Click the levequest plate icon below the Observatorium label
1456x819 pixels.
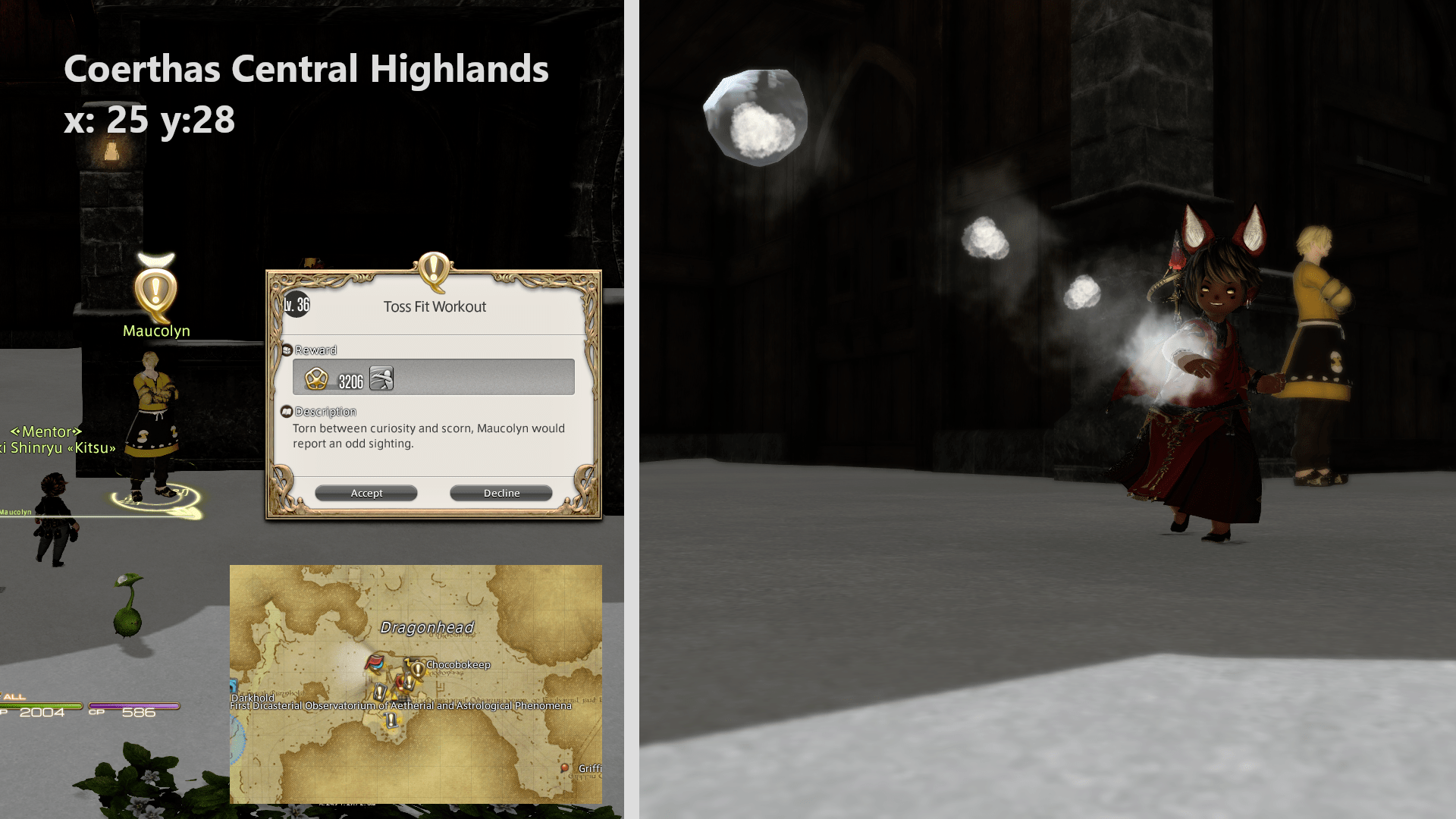pyautogui.click(x=392, y=720)
